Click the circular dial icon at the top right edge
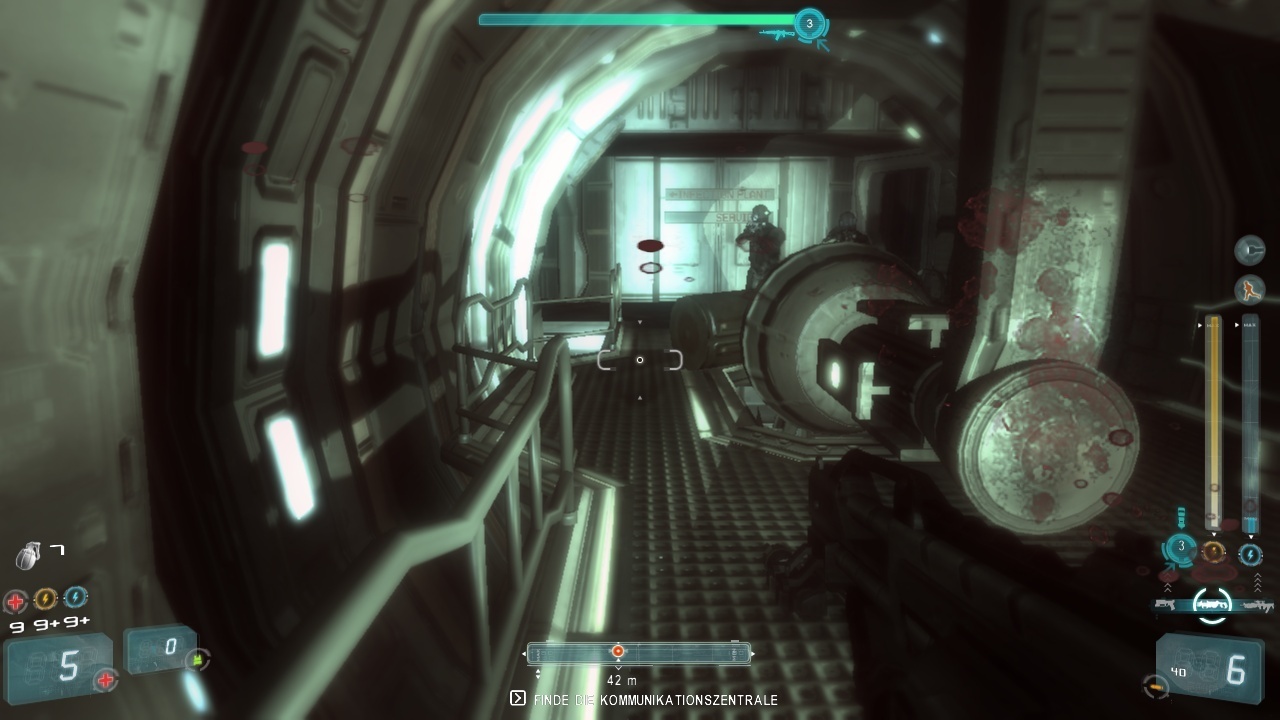Image resolution: width=1280 pixels, height=720 pixels. coord(1249,249)
